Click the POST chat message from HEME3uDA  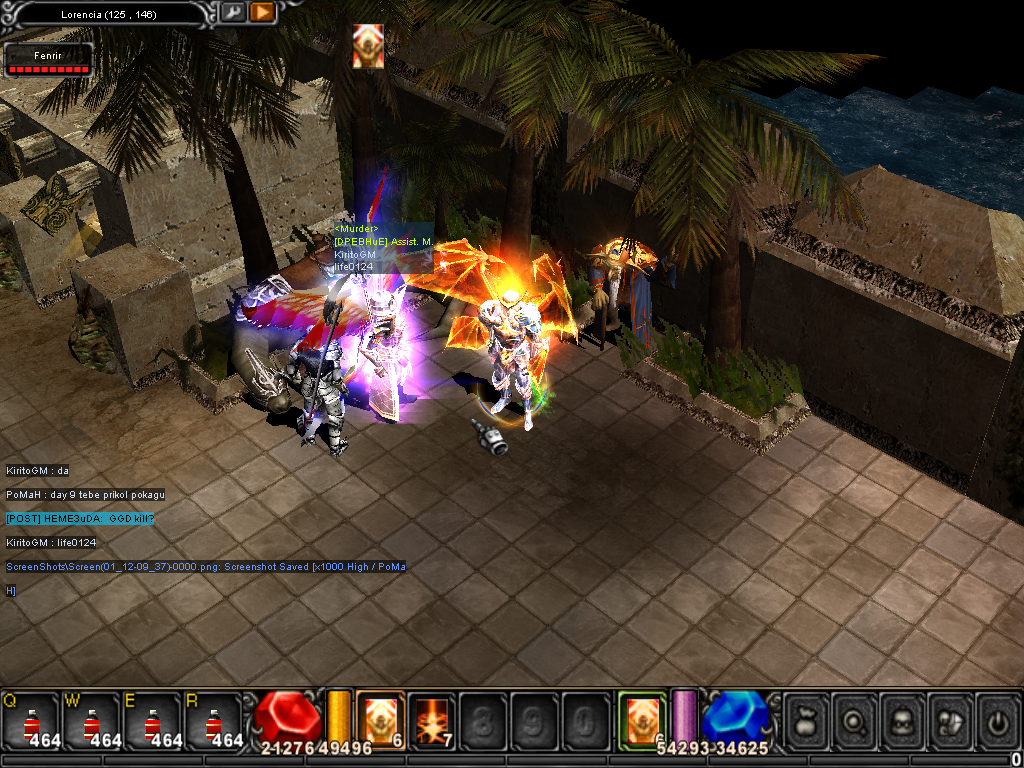point(80,518)
